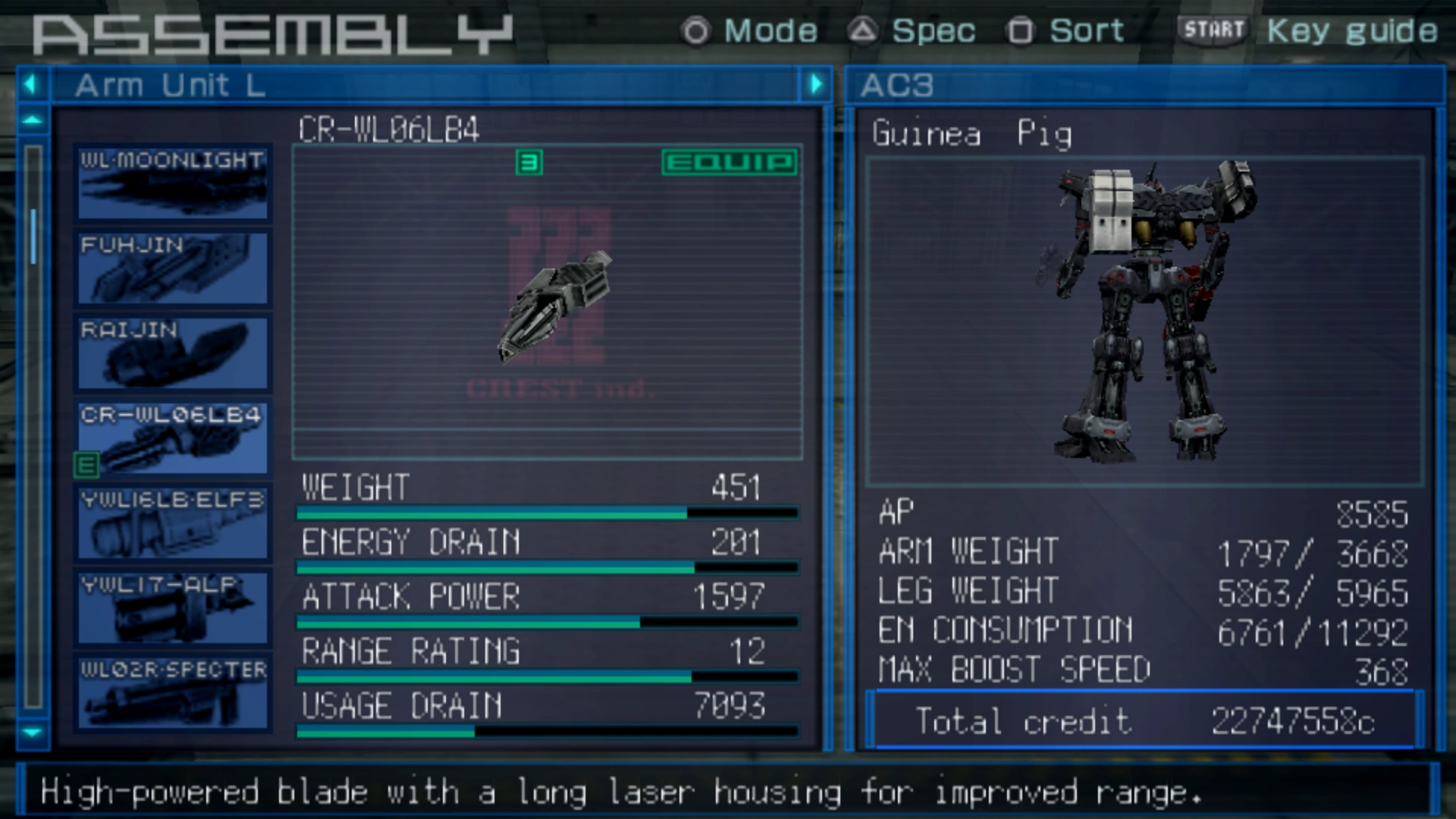Select the CR-WL06LB4 equipped blade
Screen dimensions: 1456x819
coord(171,438)
